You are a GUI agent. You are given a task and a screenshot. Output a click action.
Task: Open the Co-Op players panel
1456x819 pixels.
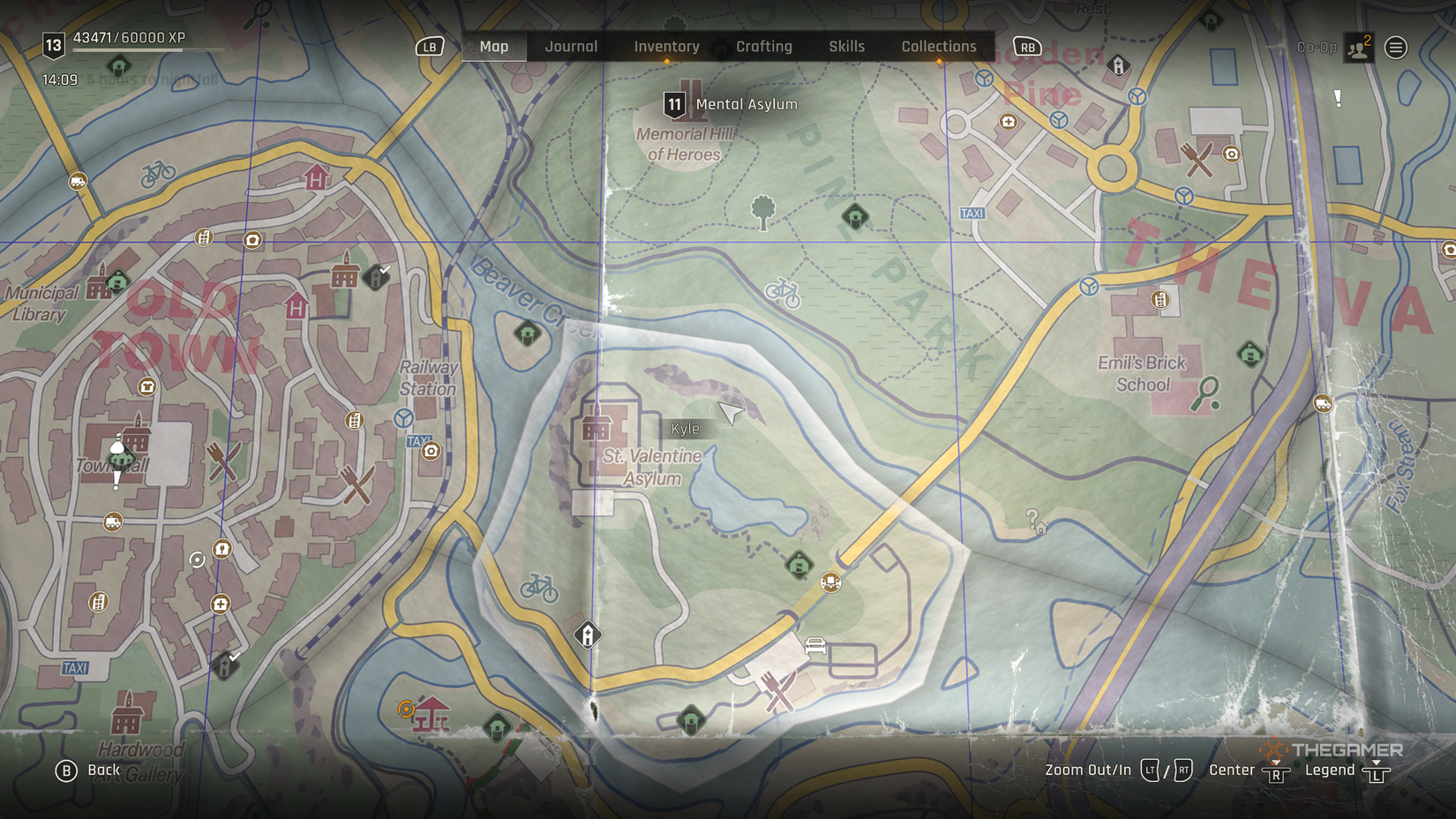tap(1358, 48)
